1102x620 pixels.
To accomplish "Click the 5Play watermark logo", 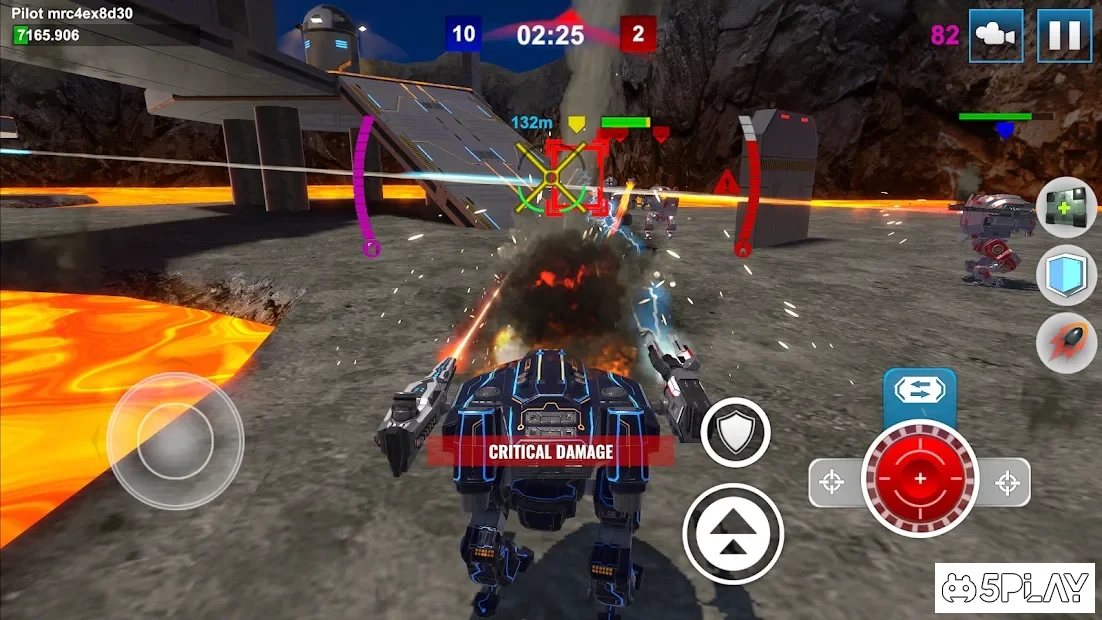I will click(x=1014, y=588).
